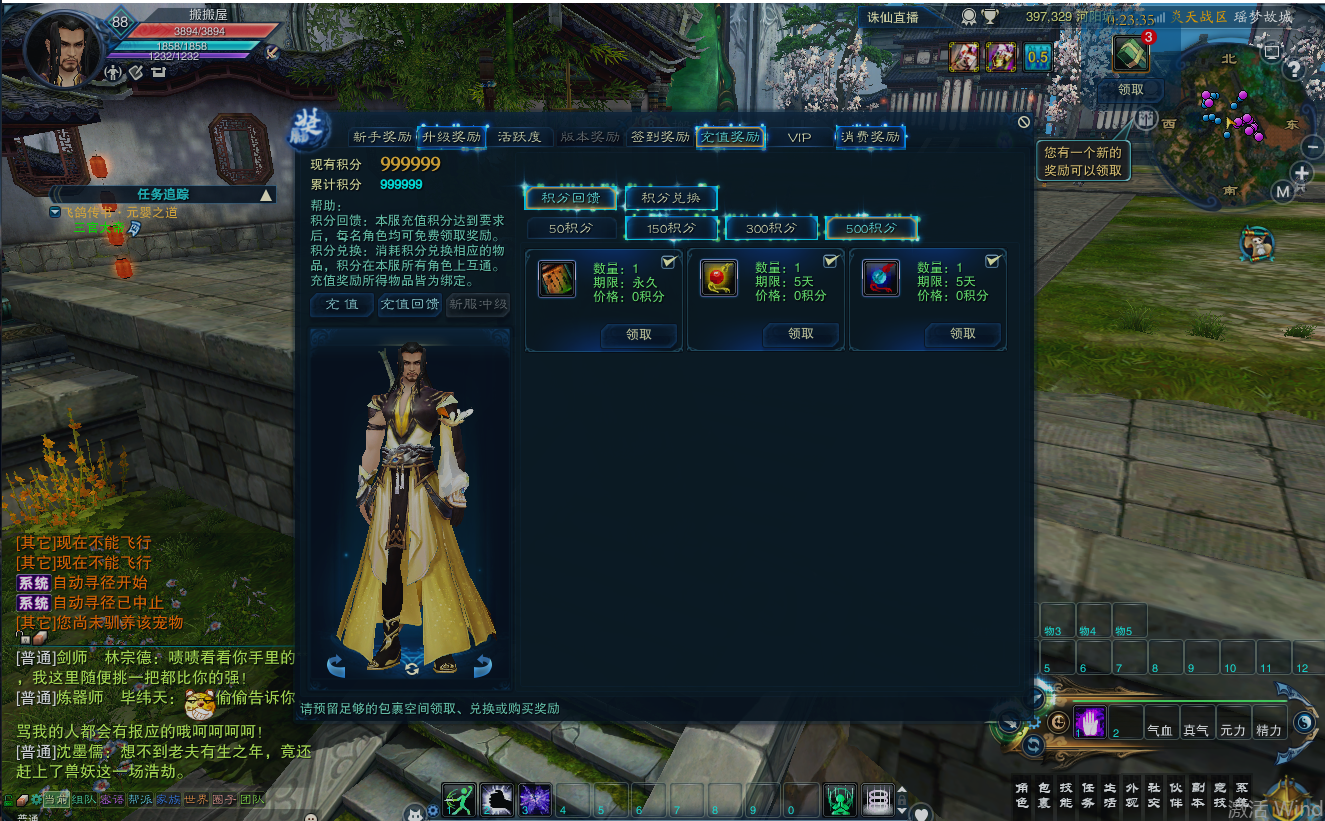The image size is (1325, 821).
Task: Select the 150积分 points tier
Action: click(670, 228)
